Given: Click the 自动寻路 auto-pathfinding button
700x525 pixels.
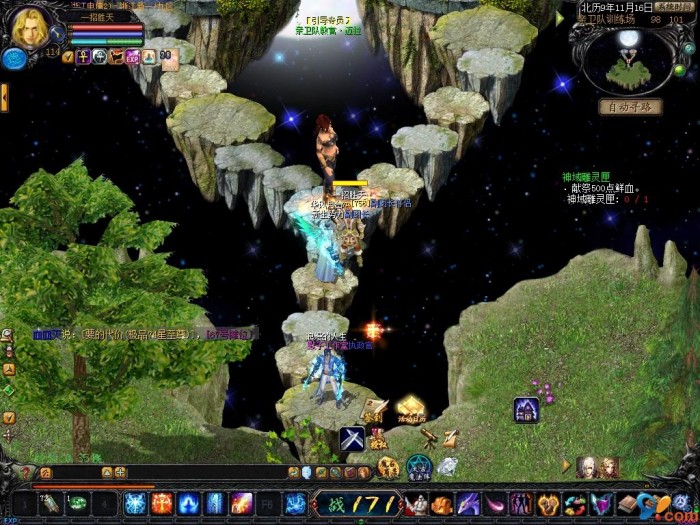Looking at the screenshot, I should pos(630,107).
